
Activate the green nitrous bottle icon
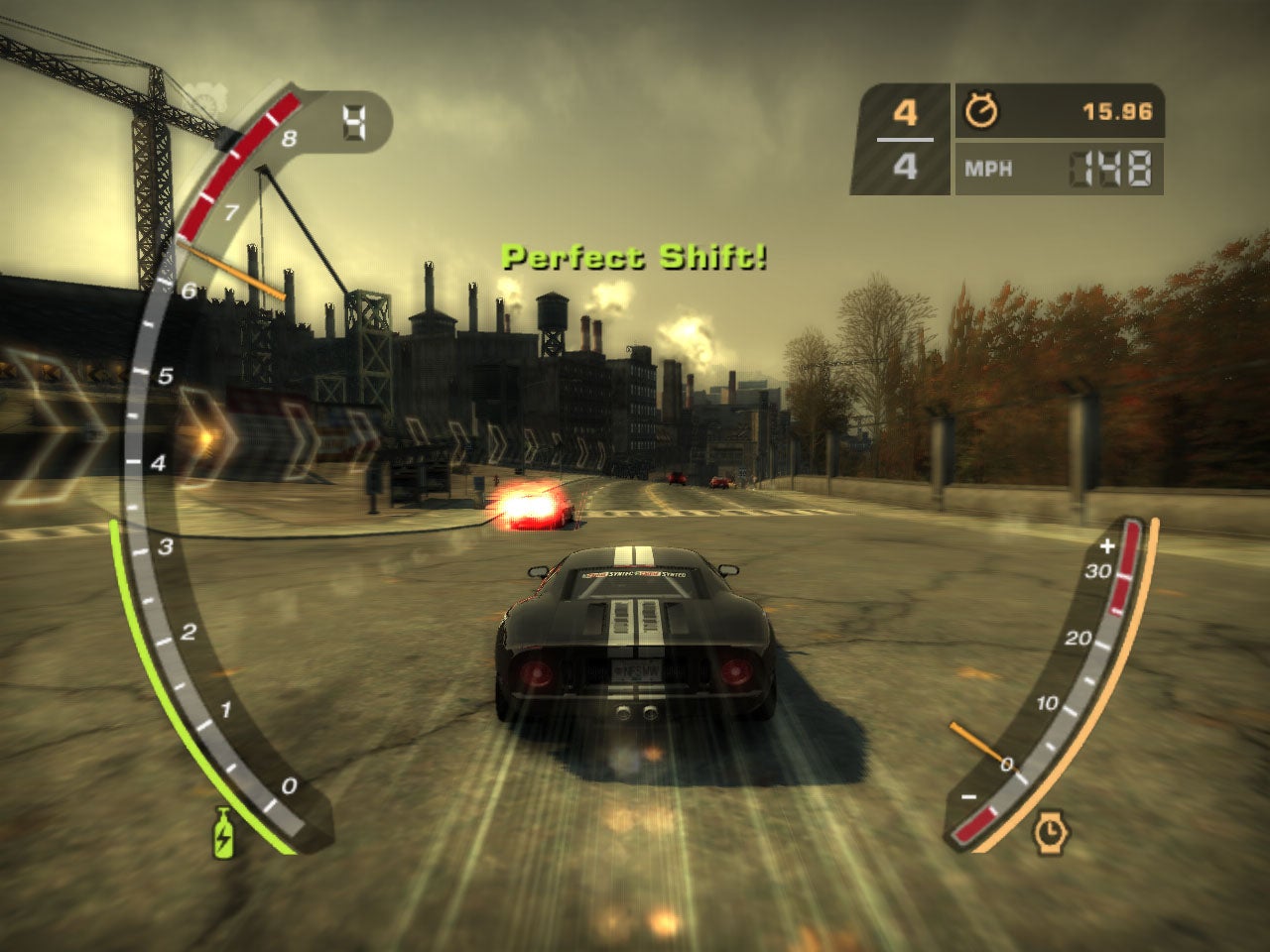pyautogui.click(x=223, y=831)
